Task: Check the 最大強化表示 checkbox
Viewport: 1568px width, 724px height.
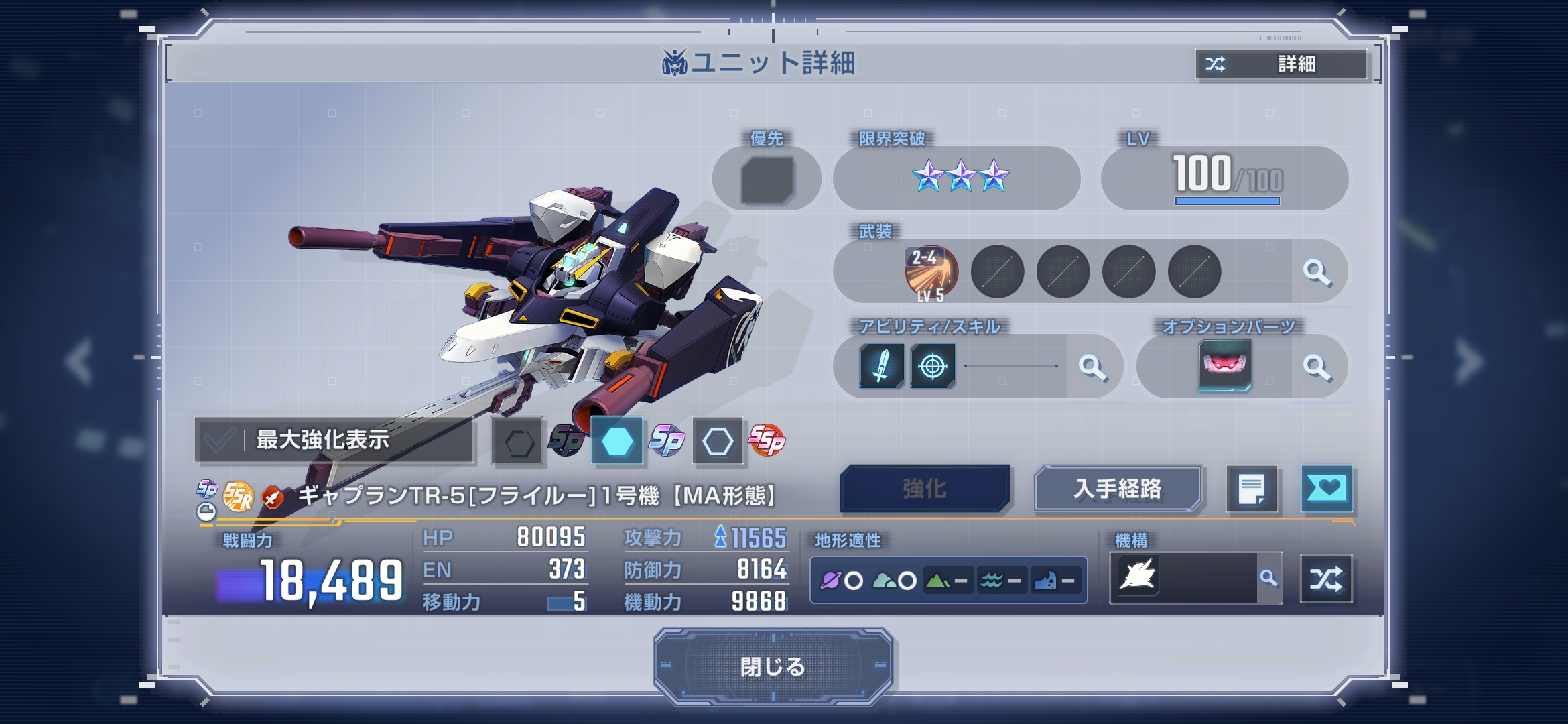Action: [x=219, y=440]
